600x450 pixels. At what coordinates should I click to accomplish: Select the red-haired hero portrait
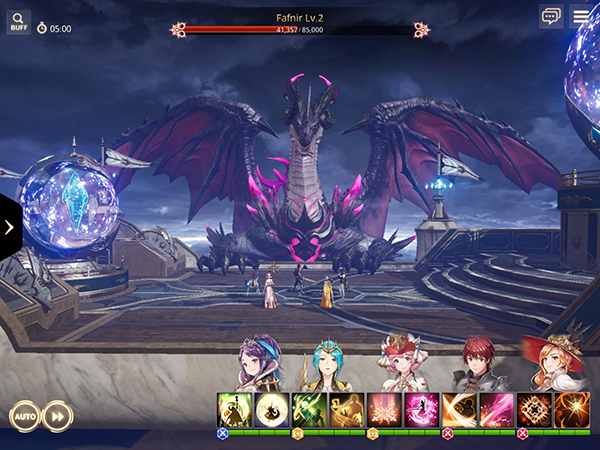click(x=477, y=365)
